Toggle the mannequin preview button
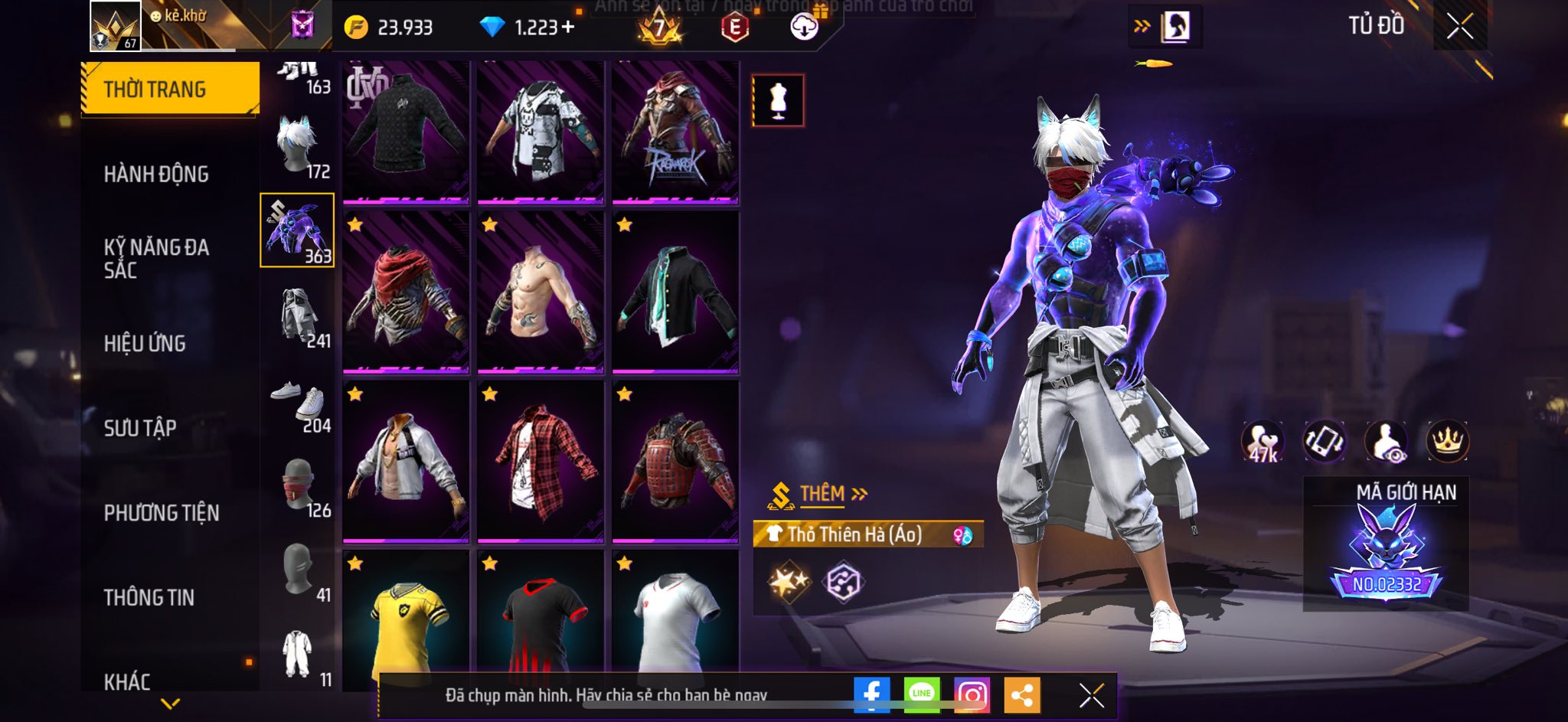The height and width of the screenshot is (722, 1568). (778, 100)
